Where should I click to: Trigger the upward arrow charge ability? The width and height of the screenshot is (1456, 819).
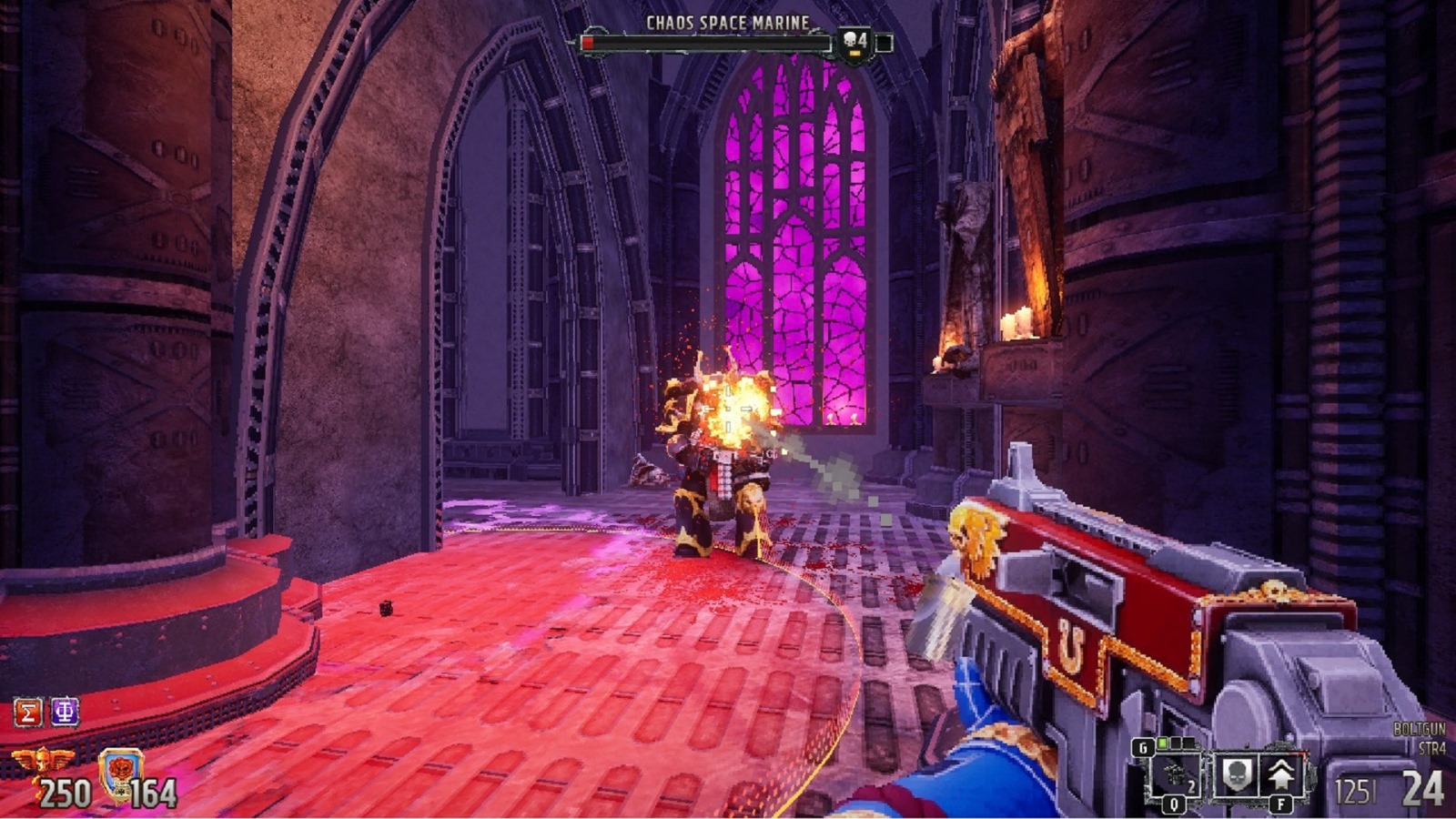click(x=1281, y=775)
